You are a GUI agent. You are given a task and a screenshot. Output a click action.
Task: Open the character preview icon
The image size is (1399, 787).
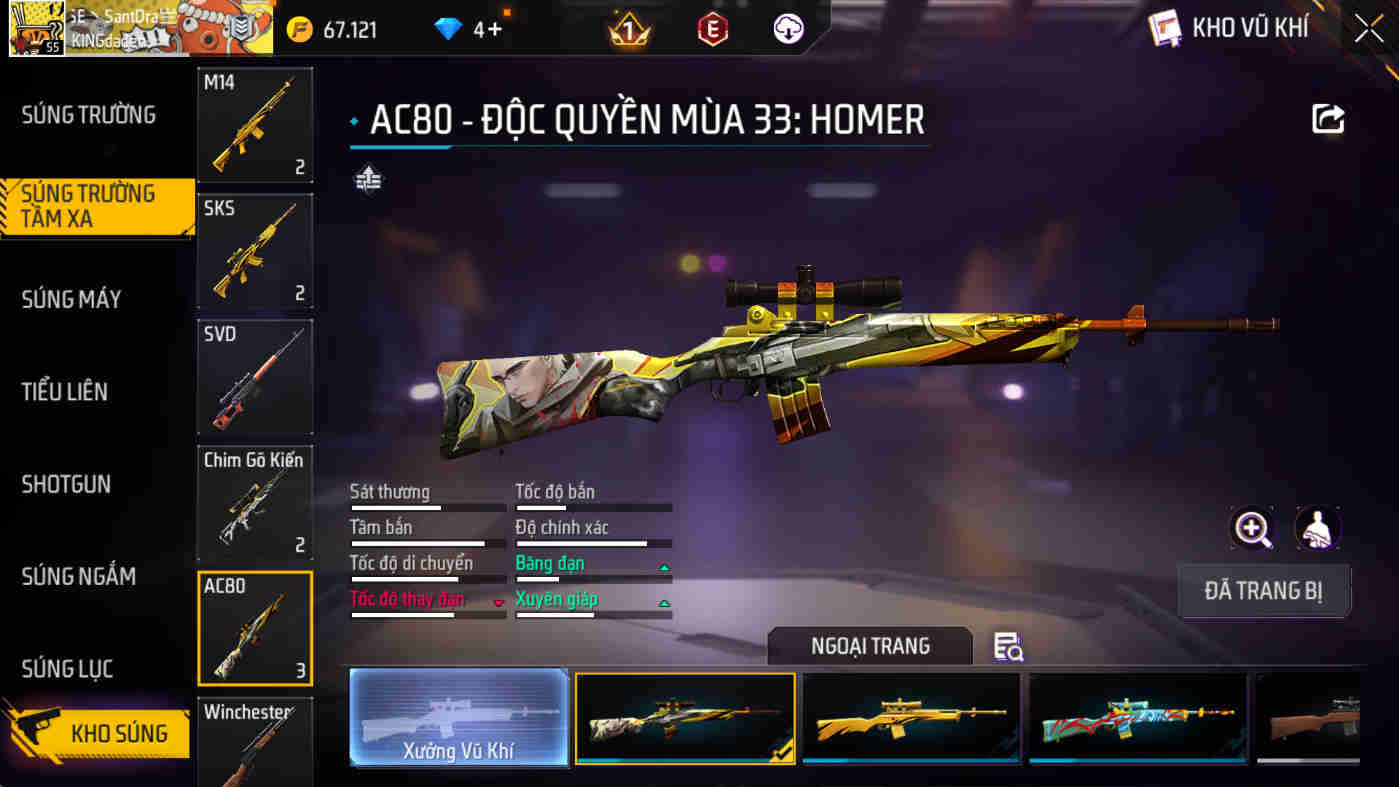[x=1318, y=527]
